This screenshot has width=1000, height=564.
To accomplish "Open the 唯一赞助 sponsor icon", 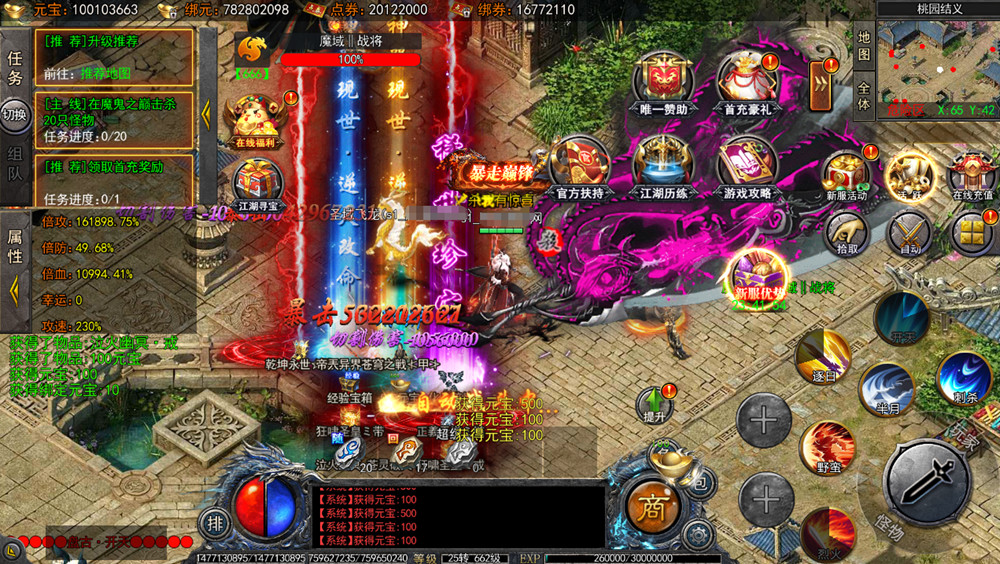I will (x=661, y=78).
